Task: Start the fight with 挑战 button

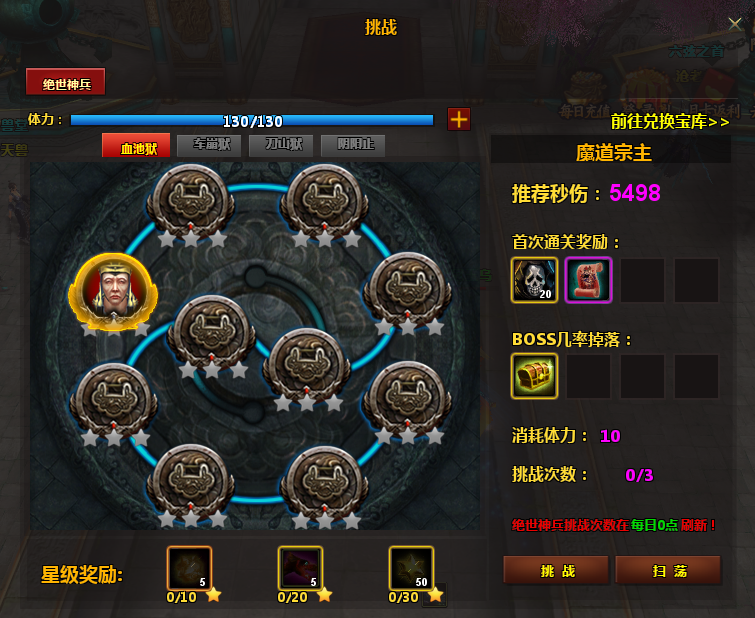Action: [555, 569]
